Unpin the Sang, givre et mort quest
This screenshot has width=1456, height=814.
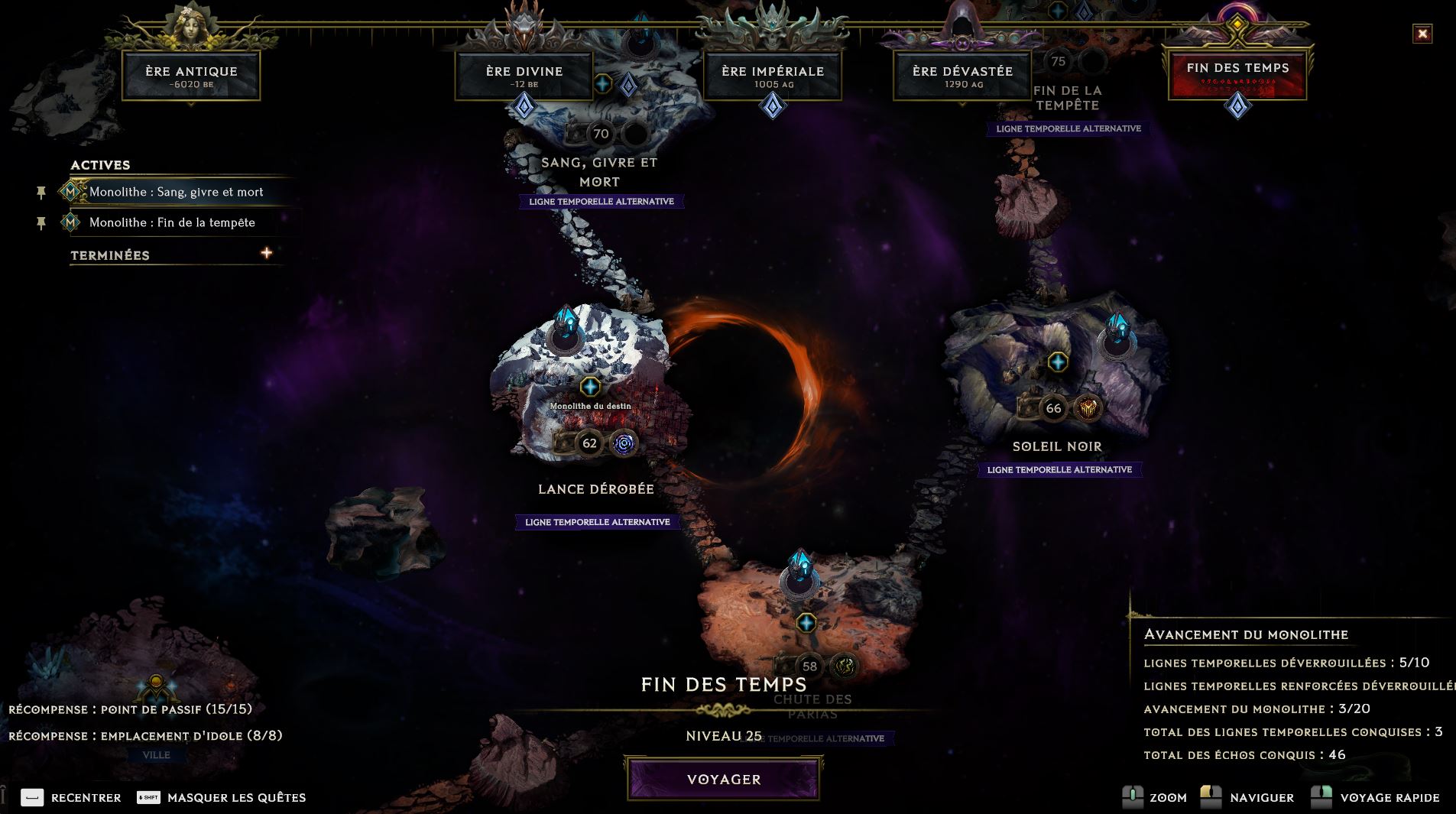pos(41,193)
